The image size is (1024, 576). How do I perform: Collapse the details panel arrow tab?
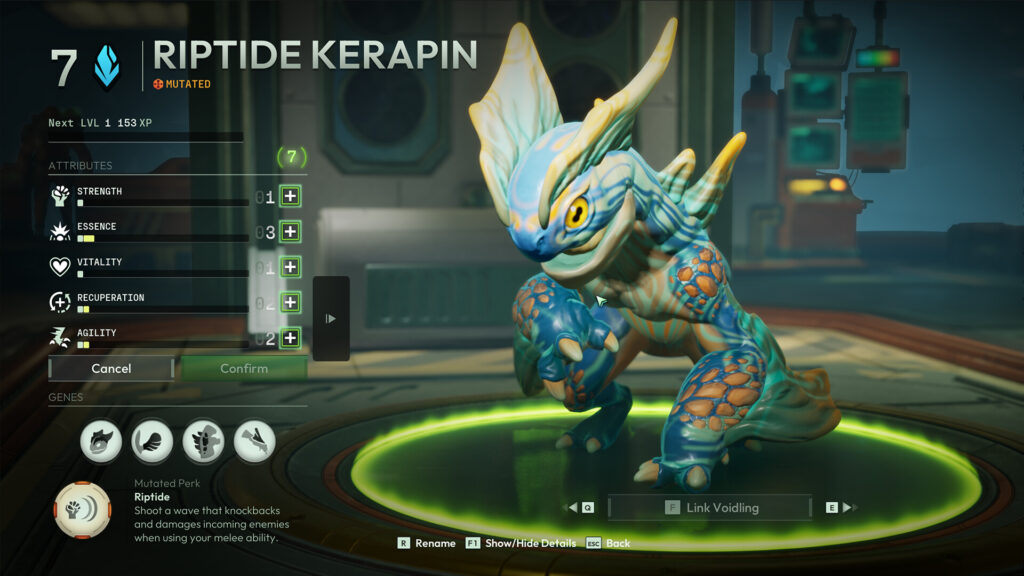click(331, 318)
